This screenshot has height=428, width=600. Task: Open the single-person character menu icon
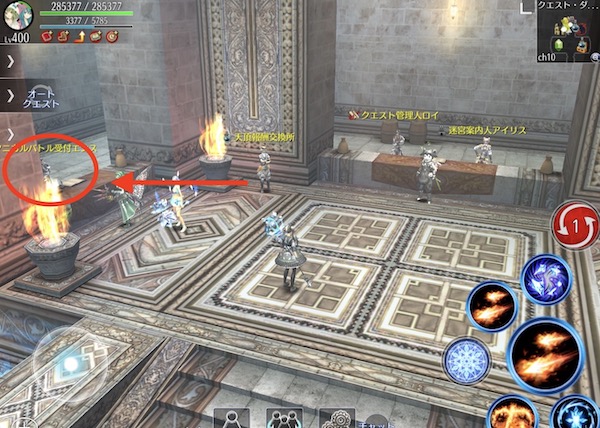(x=234, y=418)
